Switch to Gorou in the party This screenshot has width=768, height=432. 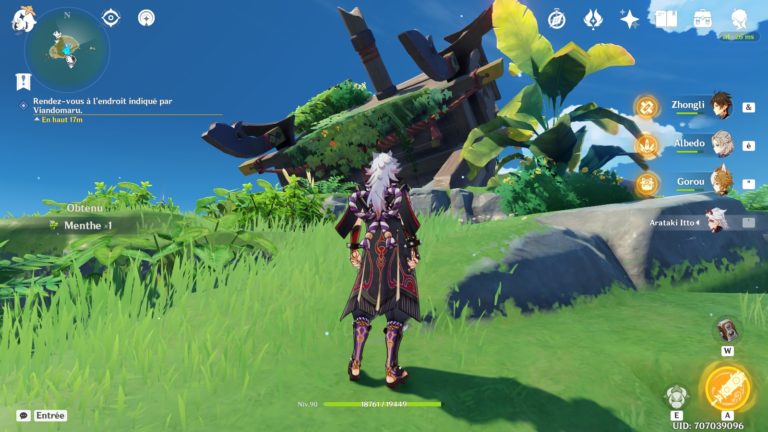[x=720, y=183]
